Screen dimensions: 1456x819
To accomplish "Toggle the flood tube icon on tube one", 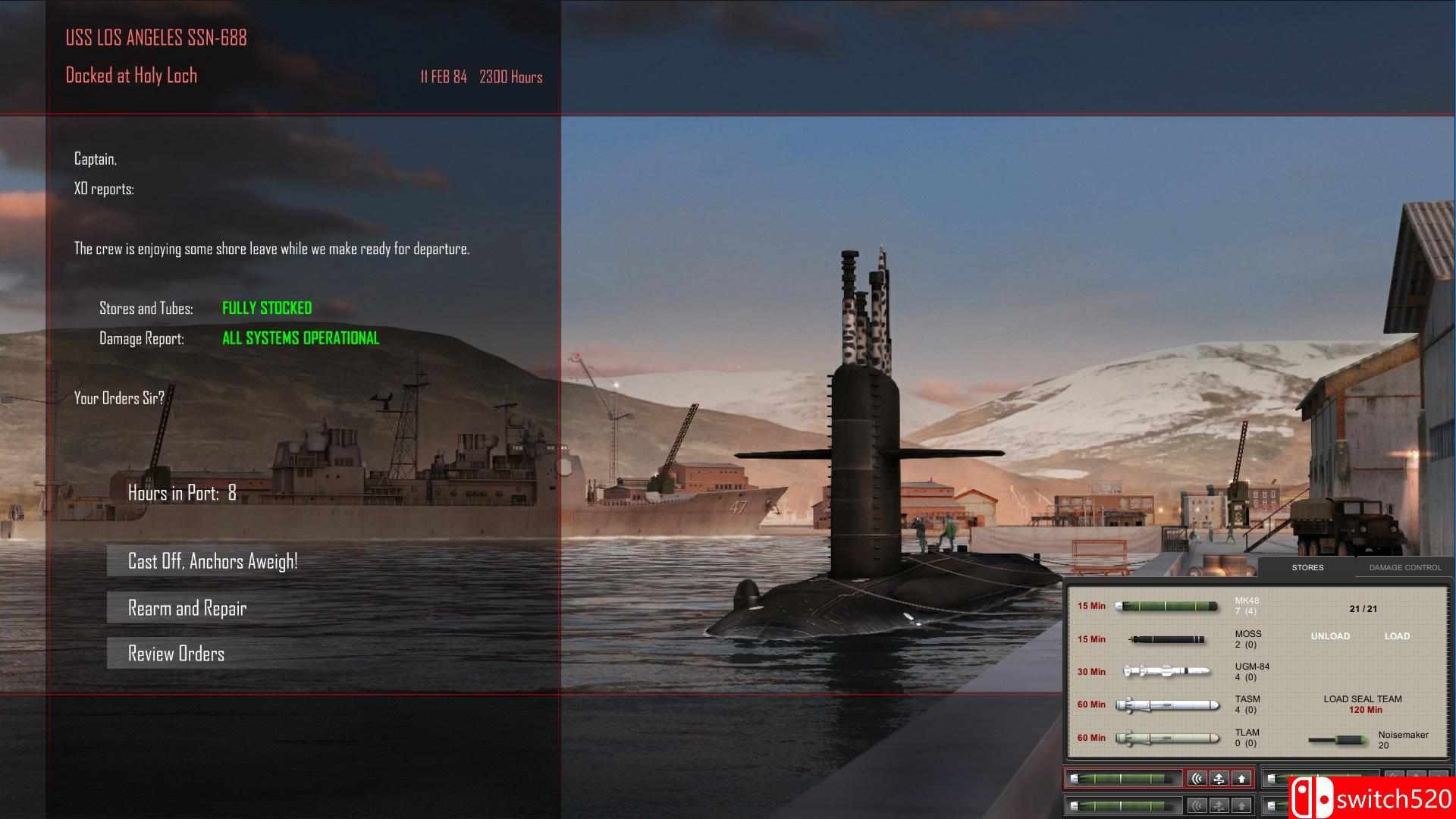I will (1219, 778).
